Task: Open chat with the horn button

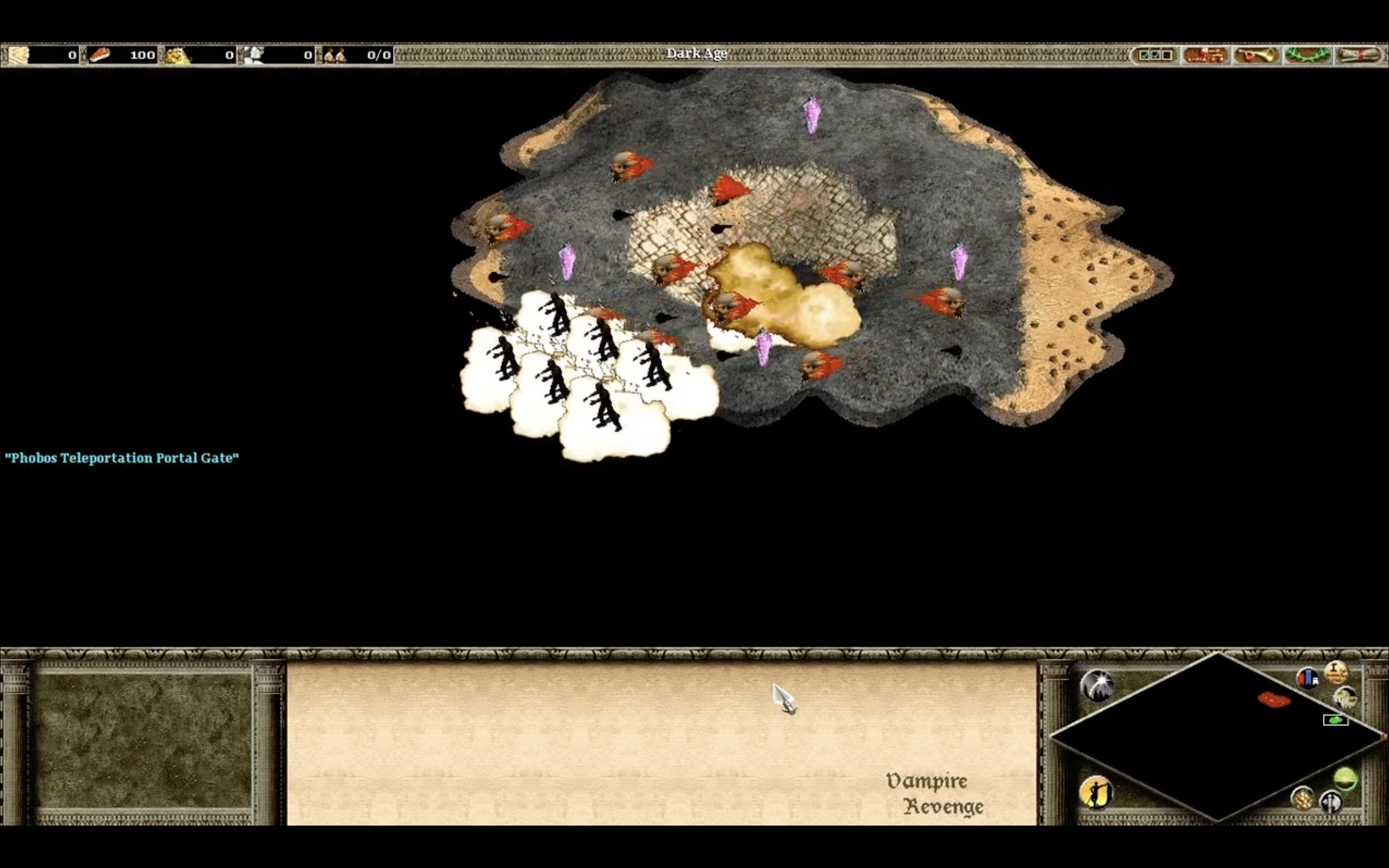Action: (1256, 55)
